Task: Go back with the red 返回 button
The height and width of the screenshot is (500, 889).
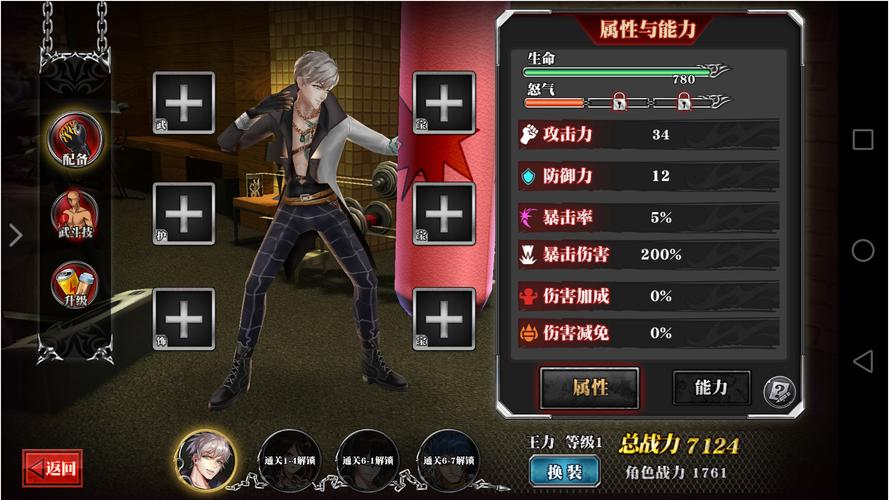Action: pos(51,467)
